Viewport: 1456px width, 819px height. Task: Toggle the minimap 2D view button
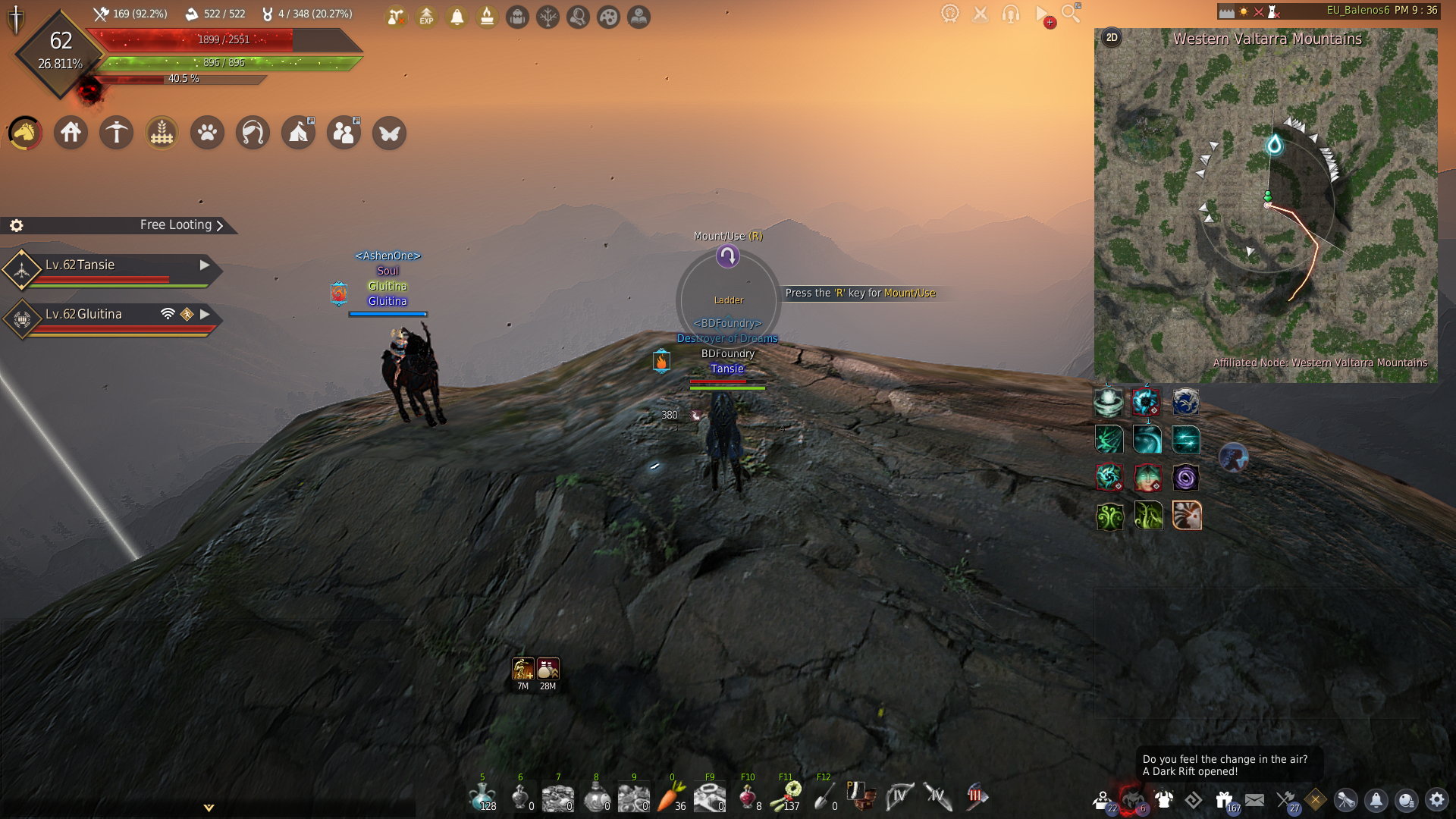(x=1112, y=38)
